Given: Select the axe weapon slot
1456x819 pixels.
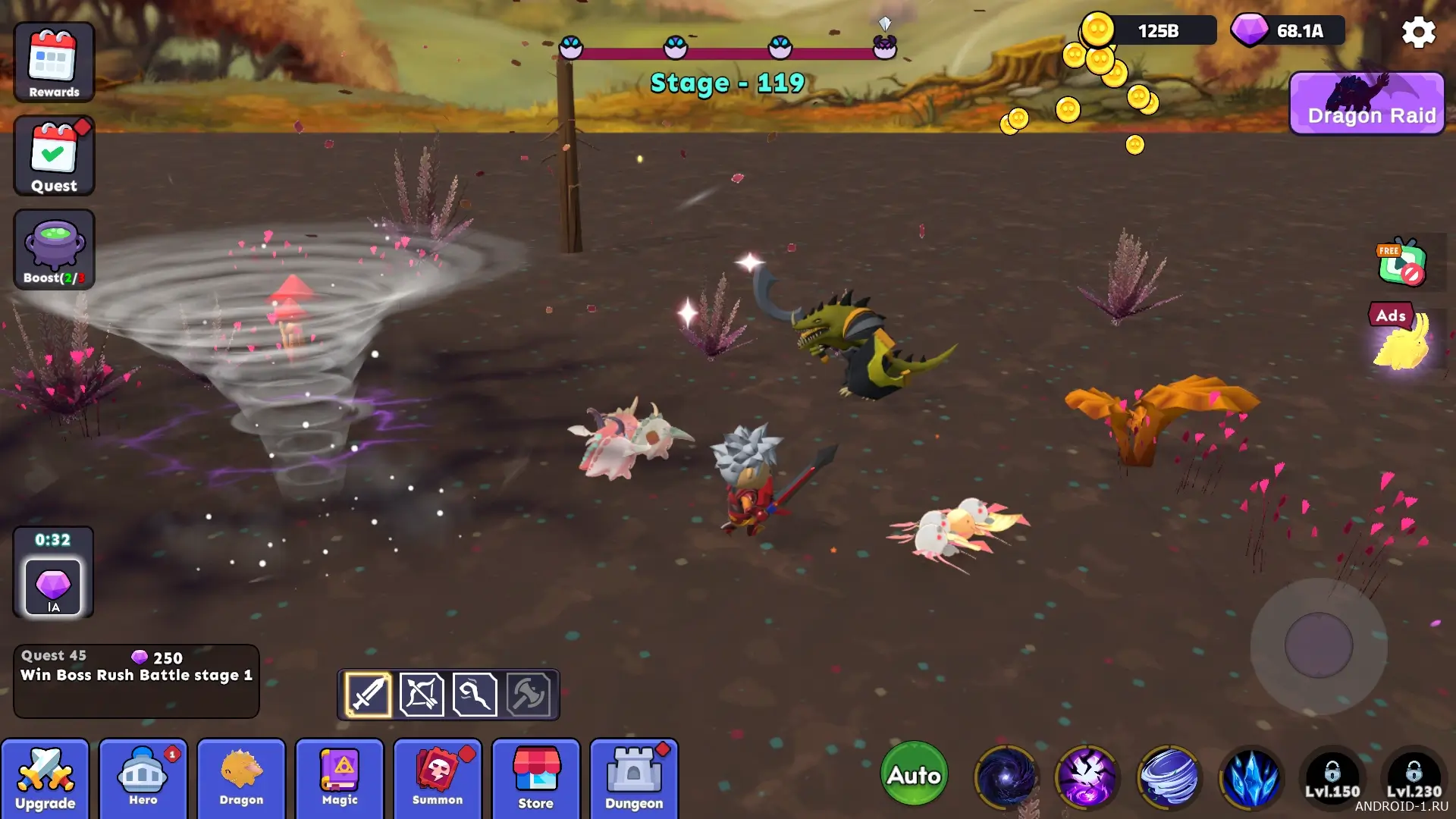Looking at the screenshot, I should tap(529, 694).
